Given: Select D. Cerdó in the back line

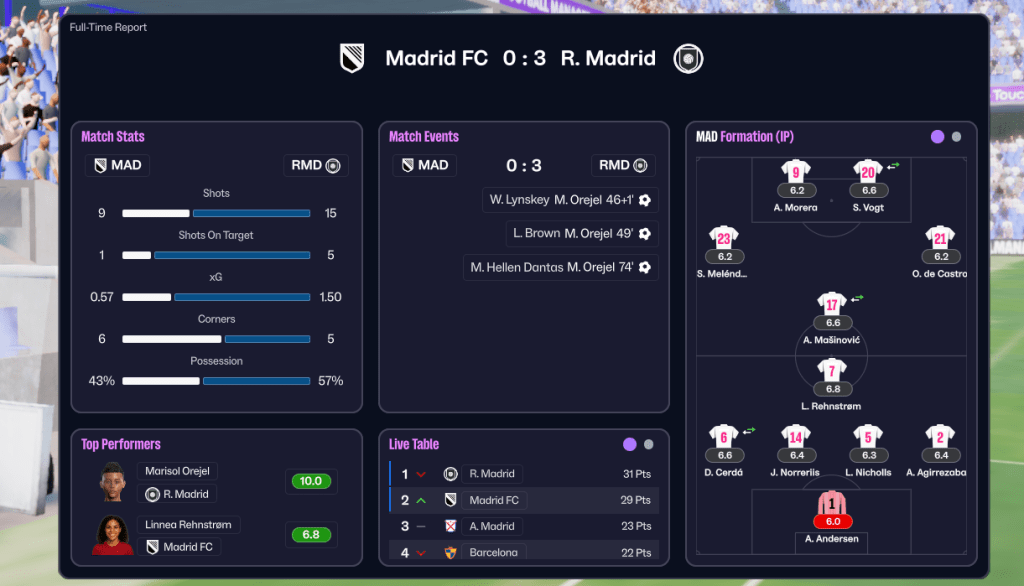Looking at the screenshot, I should pos(724,436).
